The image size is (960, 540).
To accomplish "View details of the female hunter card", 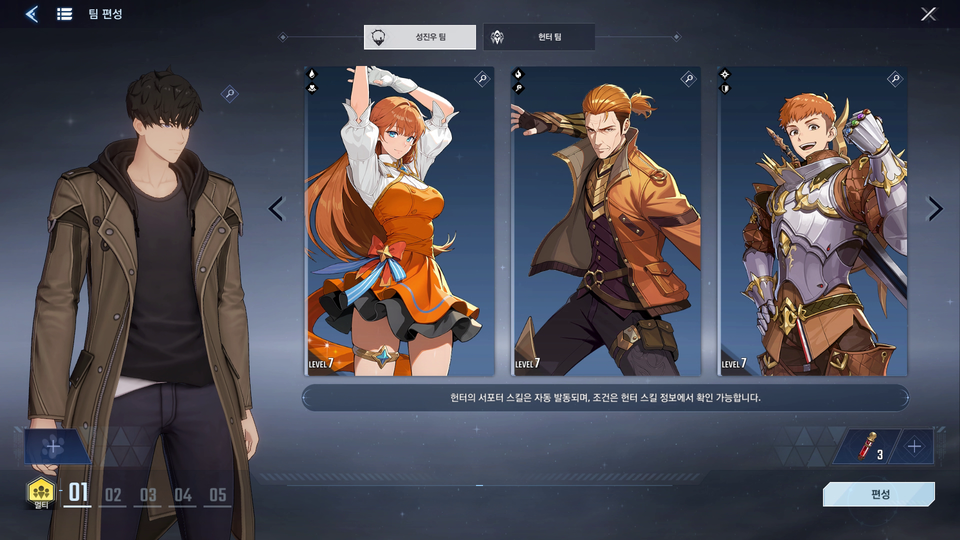I will [481, 79].
